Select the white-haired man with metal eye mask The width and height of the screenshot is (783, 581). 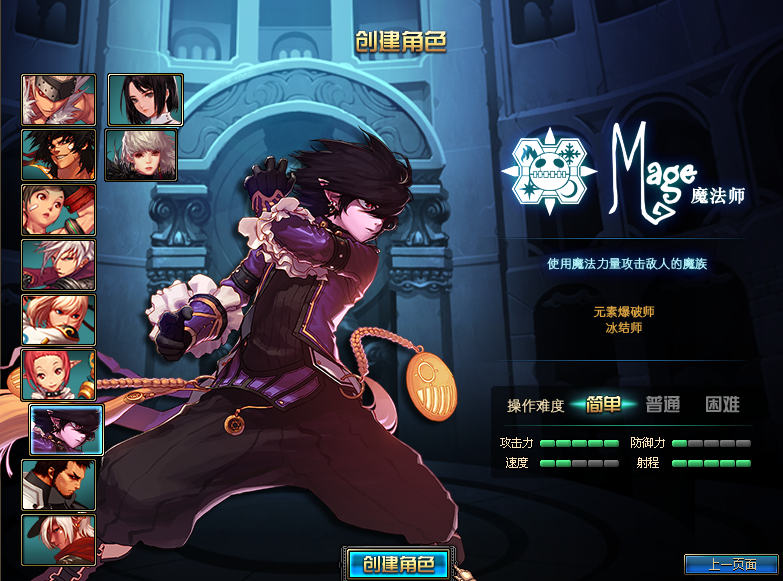point(59,100)
